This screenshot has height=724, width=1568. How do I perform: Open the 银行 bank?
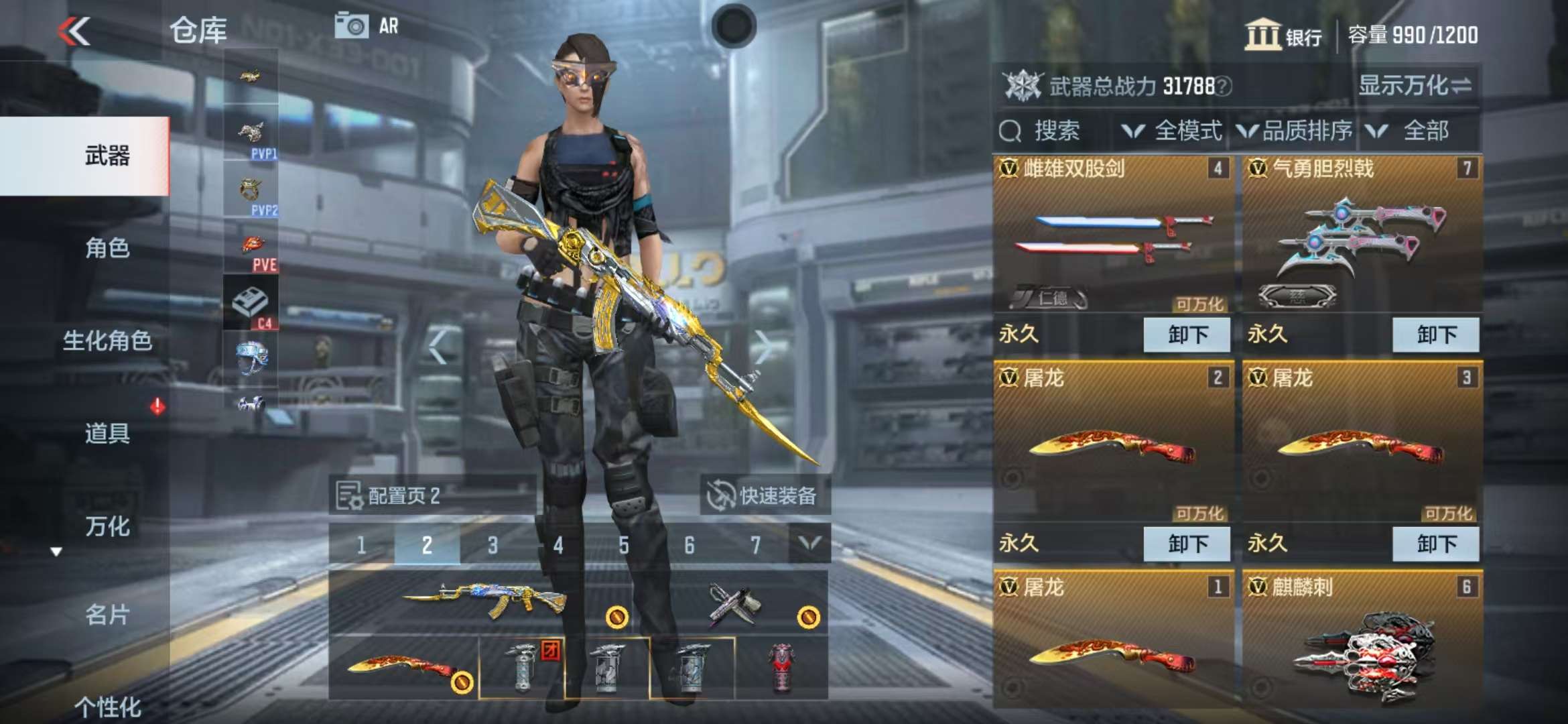(1283, 35)
